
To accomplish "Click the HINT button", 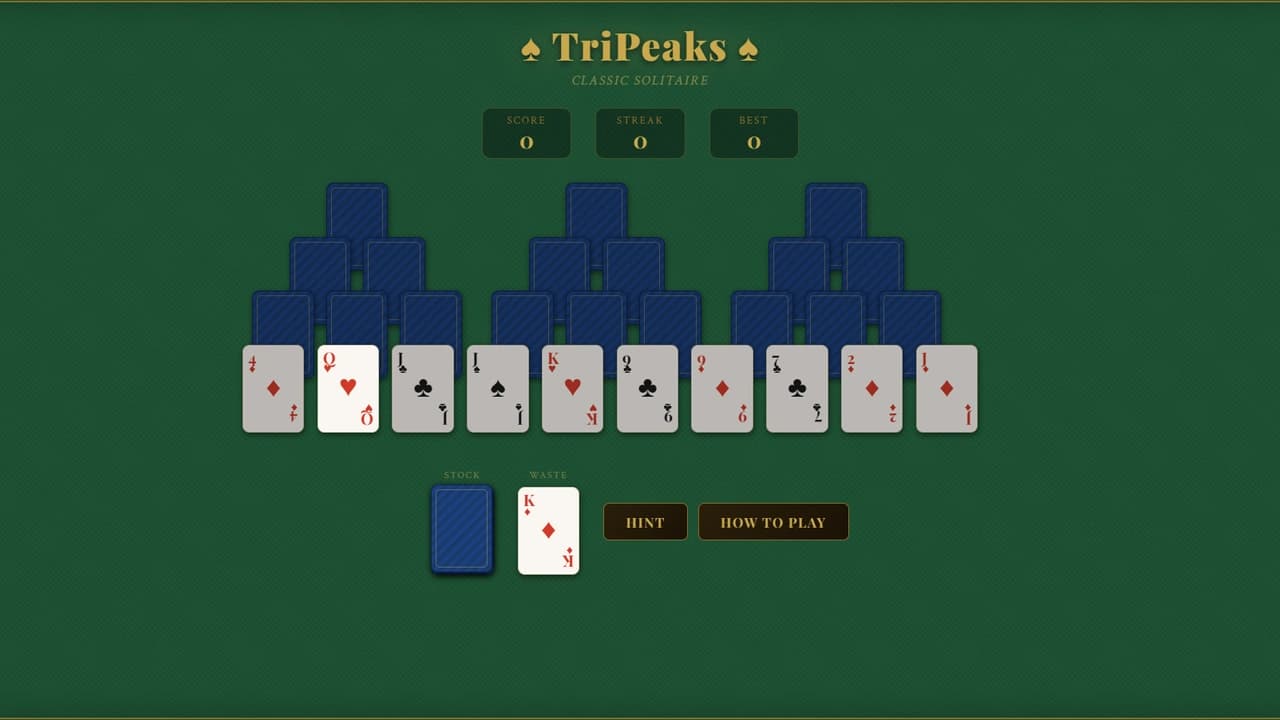I will [645, 521].
